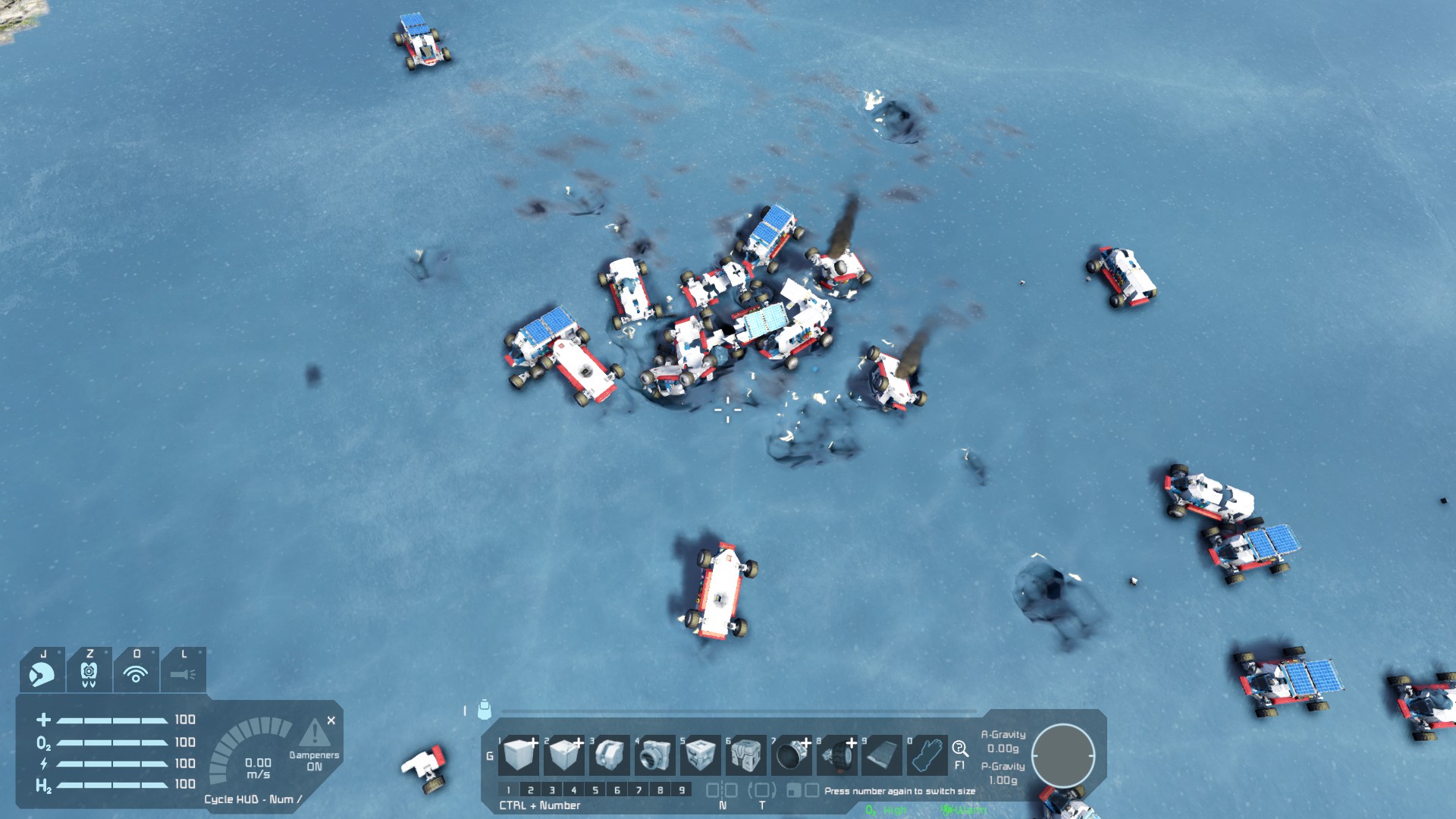Viewport: 1456px width, 819px height.
Task: Switch to toolbar page 9
Action: 682,790
